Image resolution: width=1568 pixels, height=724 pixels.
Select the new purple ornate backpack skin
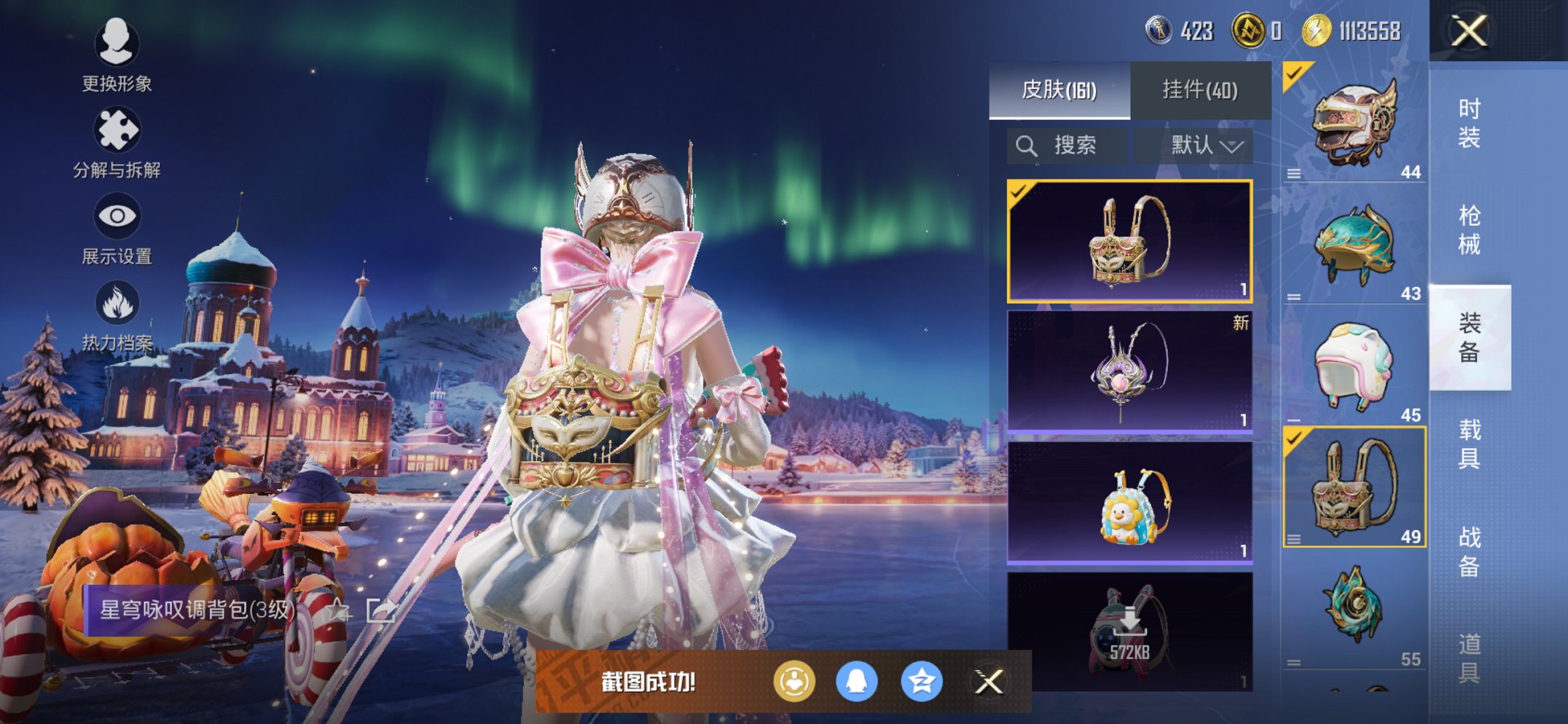(x=1129, y=371)
